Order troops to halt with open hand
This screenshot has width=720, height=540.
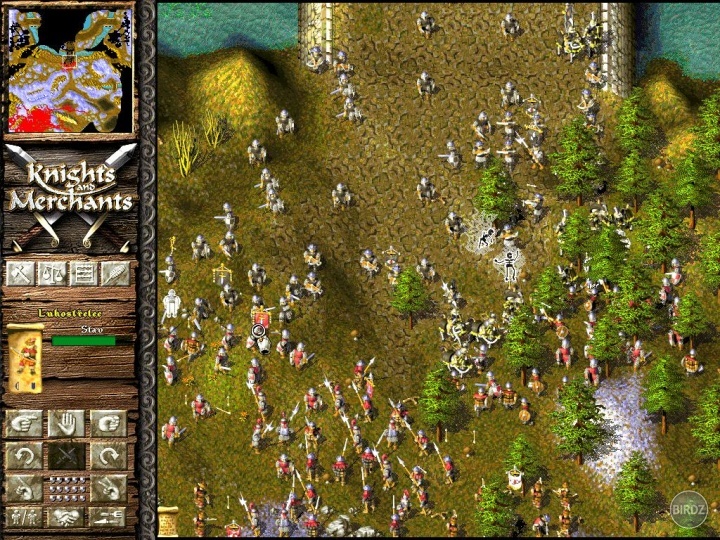click(66, 423)
